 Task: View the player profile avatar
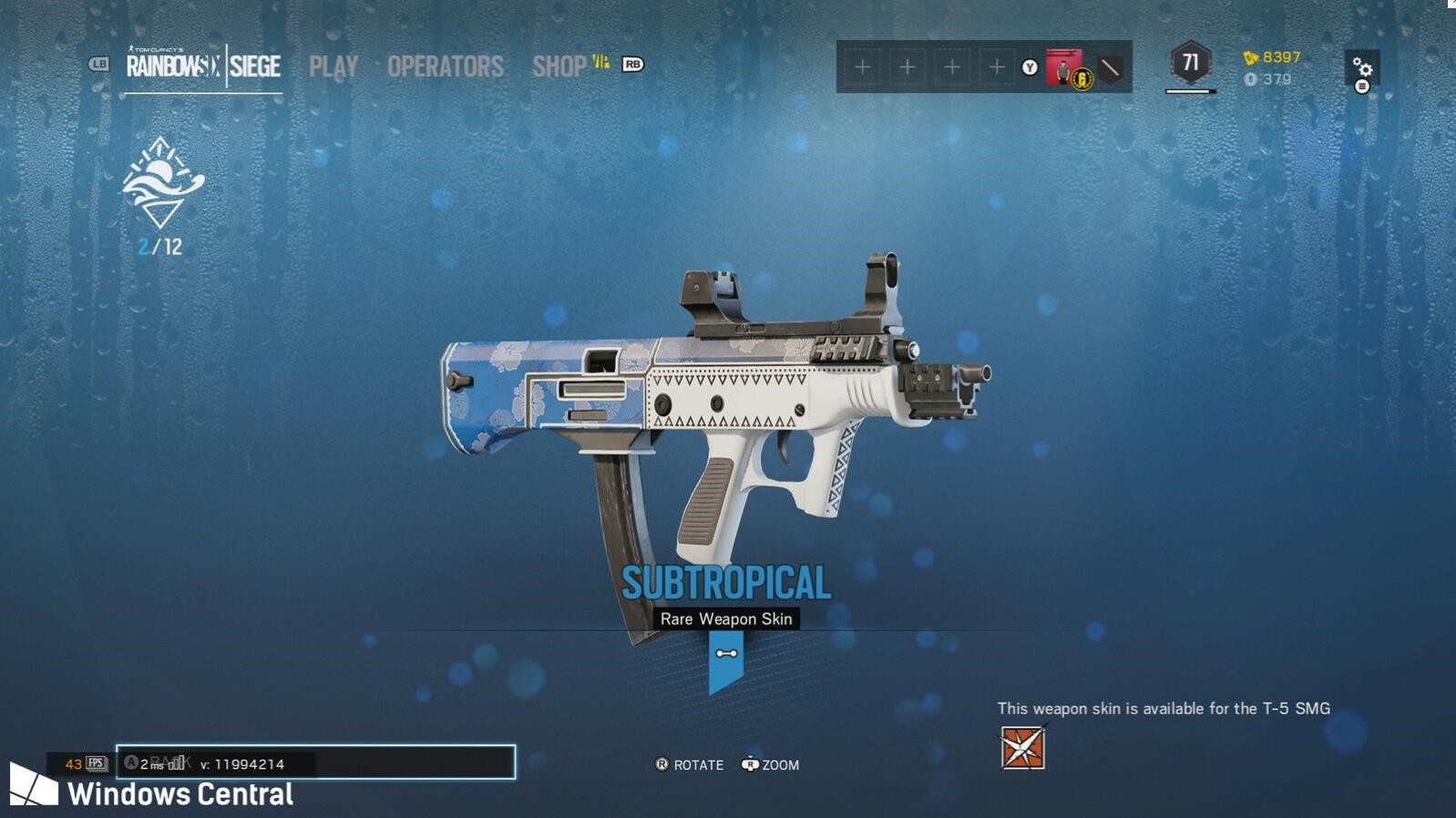[x=1063, y=66]
